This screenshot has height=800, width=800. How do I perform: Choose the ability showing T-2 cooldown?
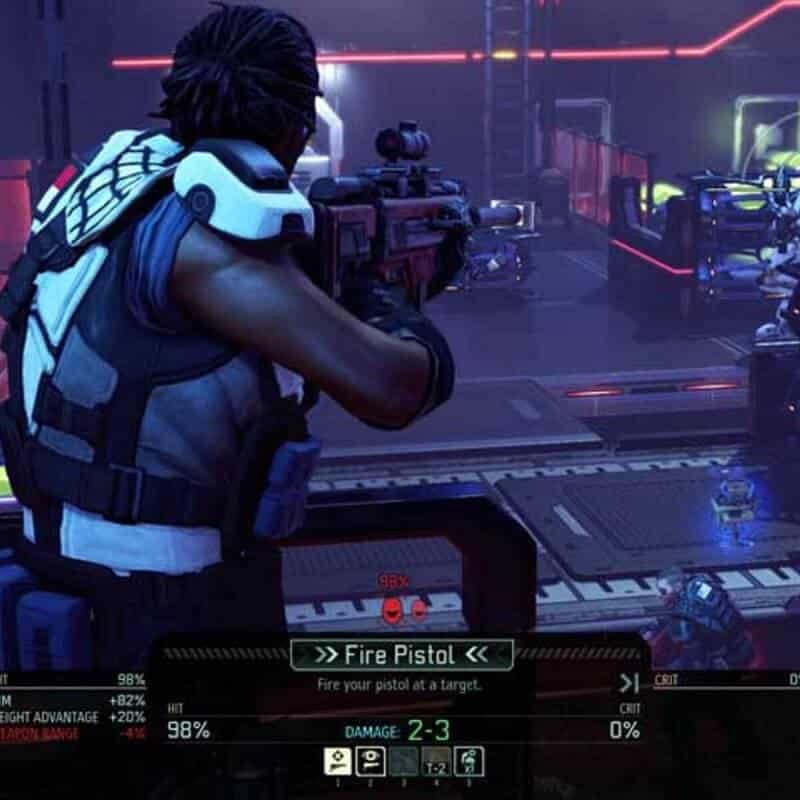435,761
